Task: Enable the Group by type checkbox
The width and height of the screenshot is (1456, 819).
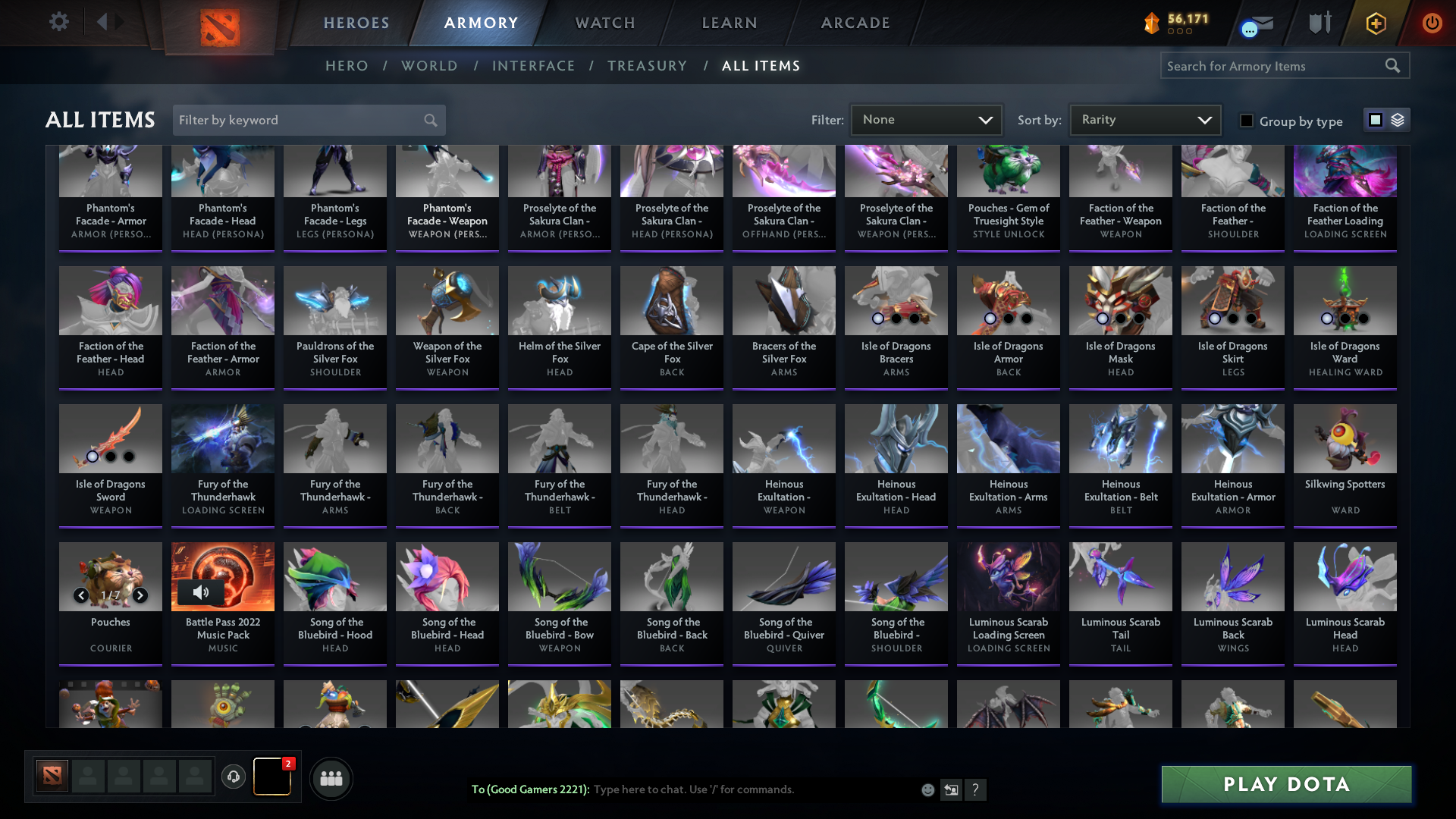Action: pos(1247,121)
